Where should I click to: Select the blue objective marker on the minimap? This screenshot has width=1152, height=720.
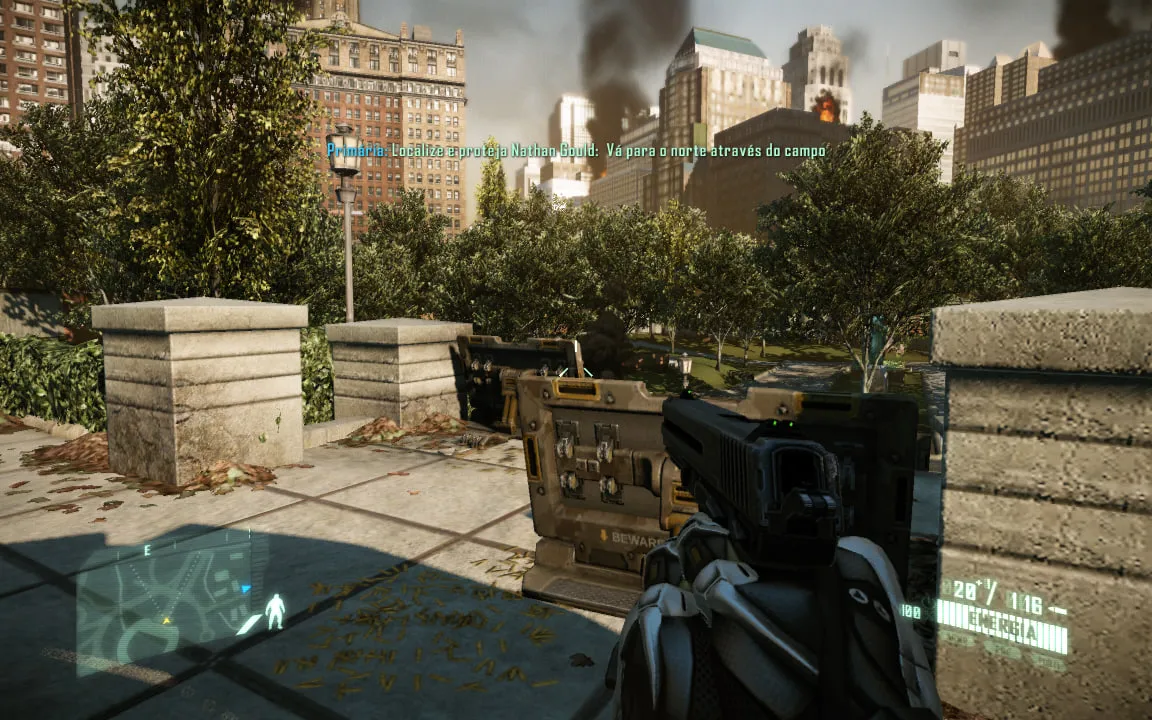pyautogui.click(x=246, y=589)
